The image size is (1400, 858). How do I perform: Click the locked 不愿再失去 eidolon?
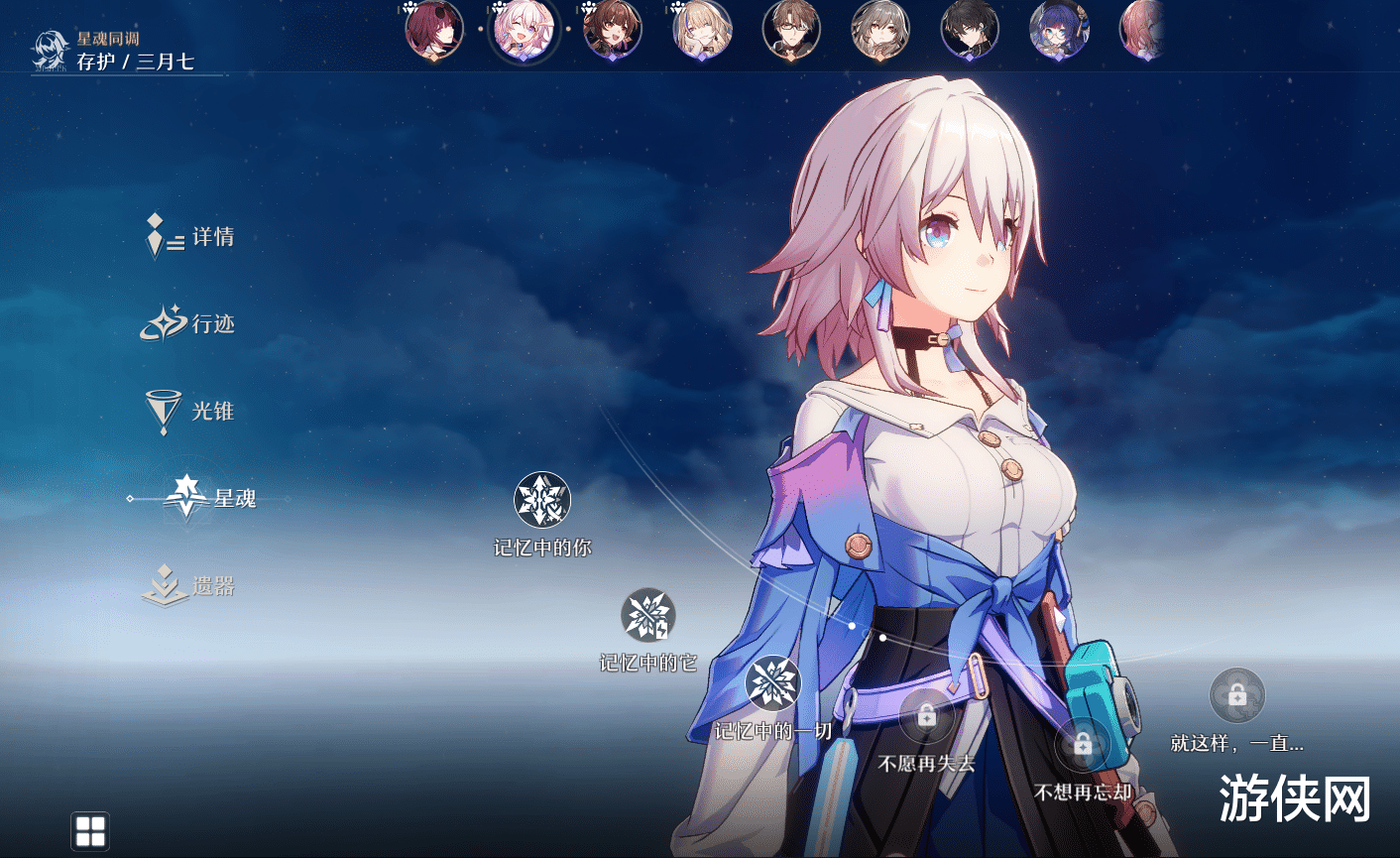(x=926, y=716)
